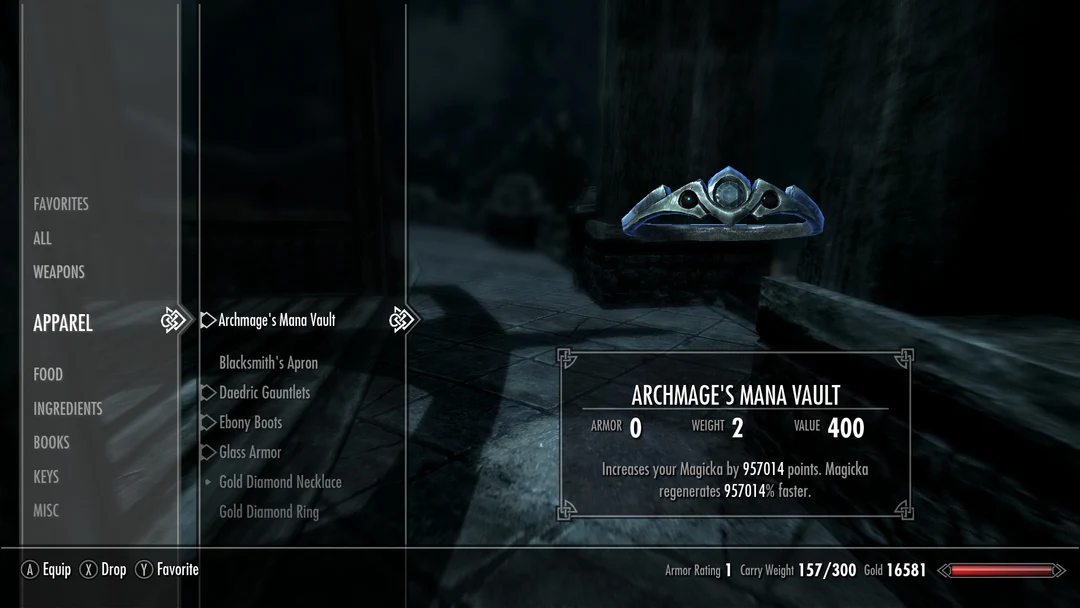Show the All items category
Image resolution: width=1080 pixels, height=608 pixels.
coord(42,238)
